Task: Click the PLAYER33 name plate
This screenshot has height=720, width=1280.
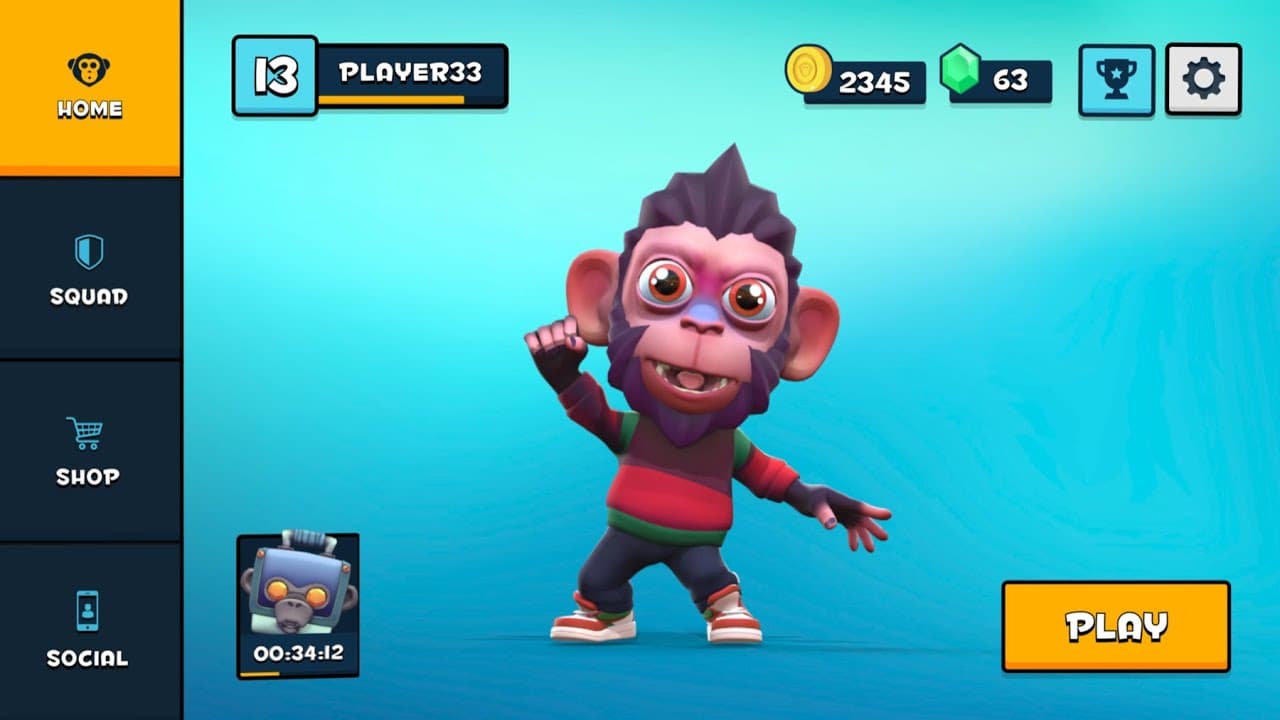Action: click(x=412, y=72)
